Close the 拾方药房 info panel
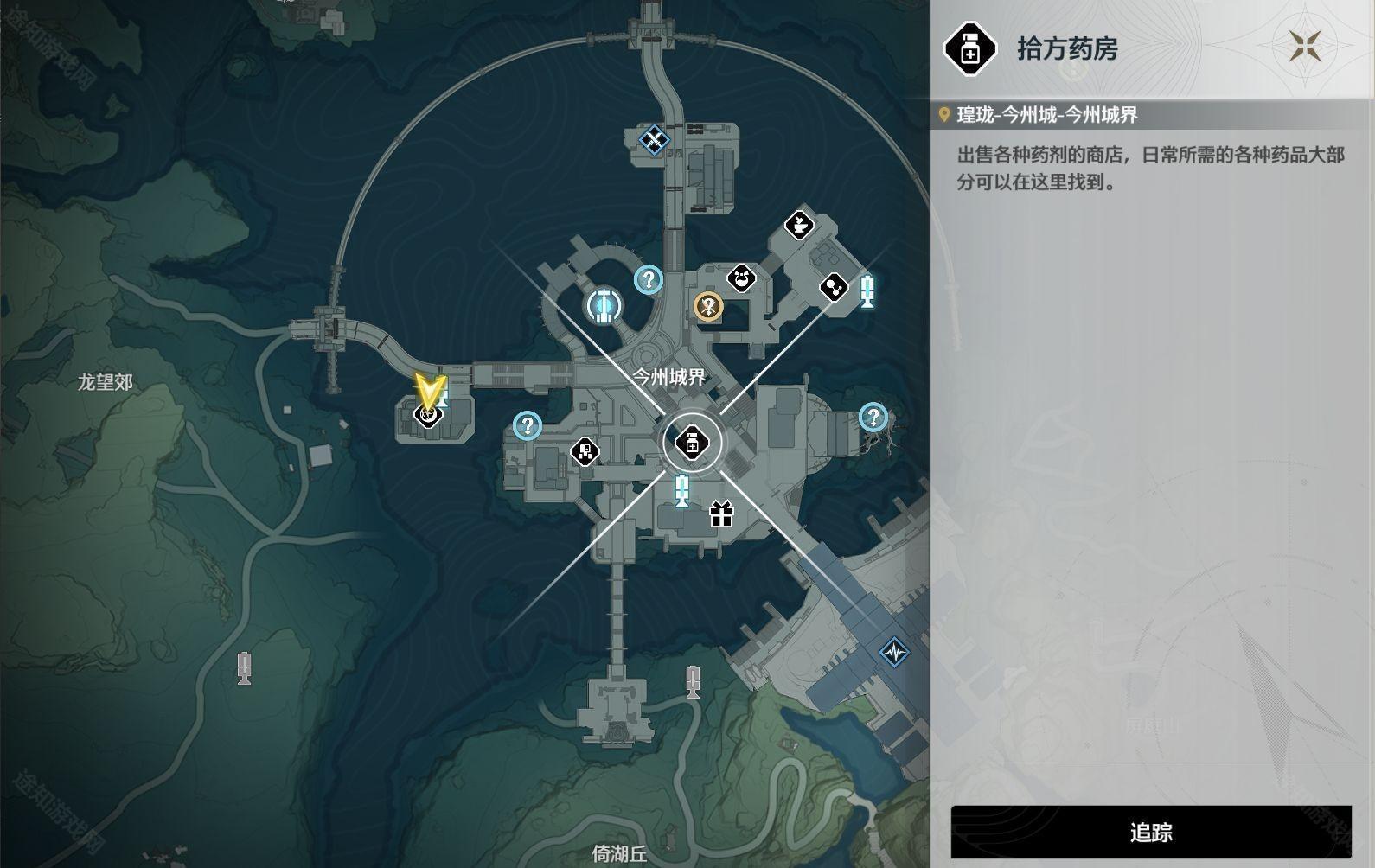1375x868 pixels. coord(1306,46)
